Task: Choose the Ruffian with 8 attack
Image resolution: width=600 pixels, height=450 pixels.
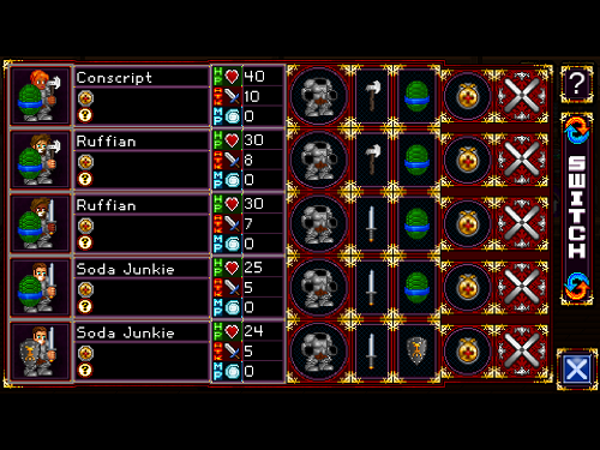Action: point(140,160)
